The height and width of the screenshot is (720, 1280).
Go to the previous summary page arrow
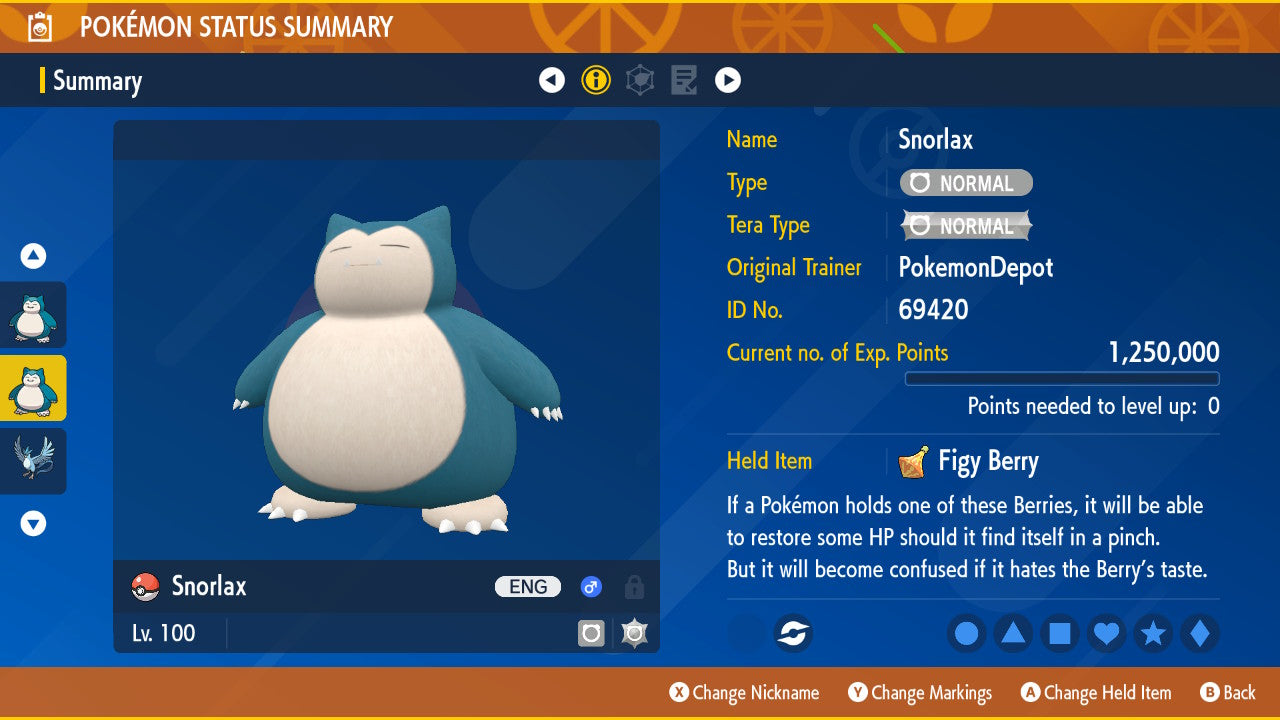pos(552,80)
